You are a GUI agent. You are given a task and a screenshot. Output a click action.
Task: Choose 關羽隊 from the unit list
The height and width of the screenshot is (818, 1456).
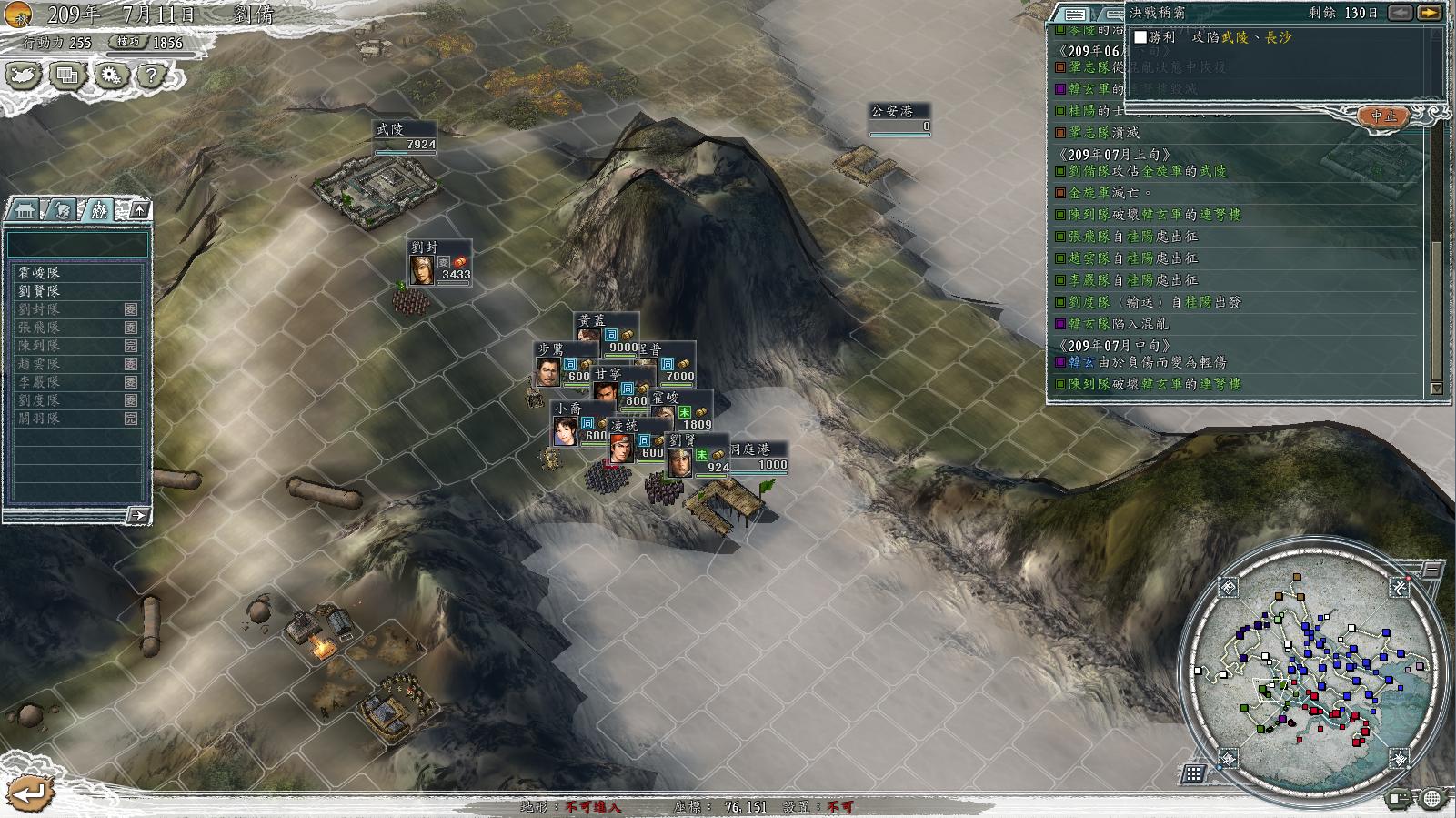click(41, 419)
